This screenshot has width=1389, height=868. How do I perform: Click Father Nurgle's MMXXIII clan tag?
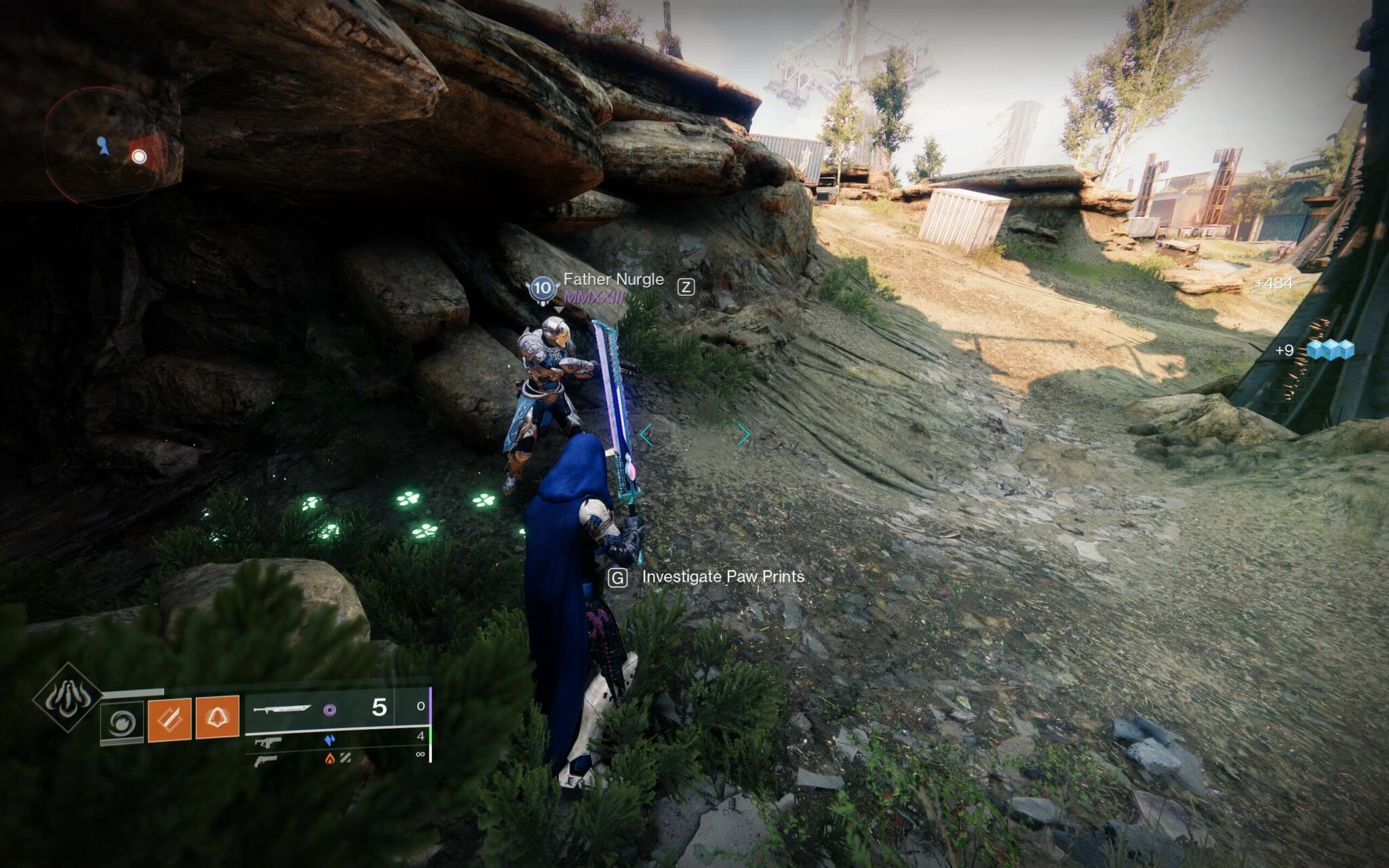(x=593, y=297)
